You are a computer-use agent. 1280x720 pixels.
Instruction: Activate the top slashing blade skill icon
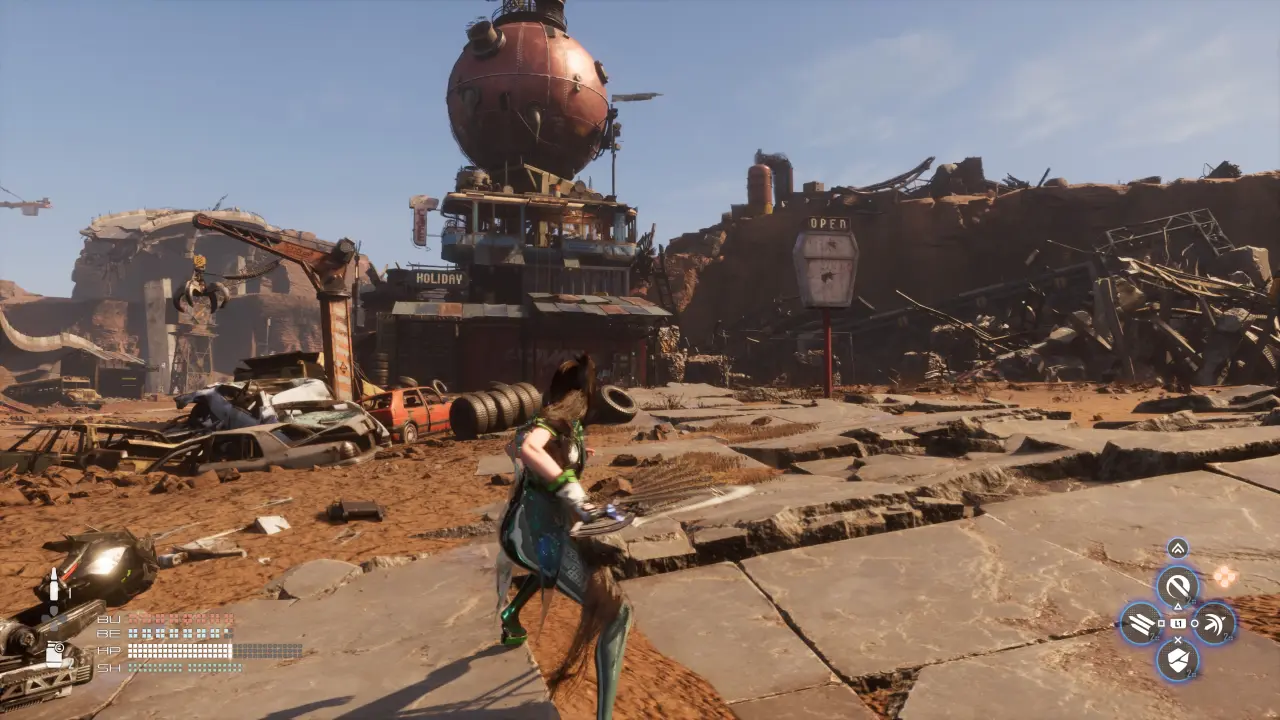[1177, 586]
